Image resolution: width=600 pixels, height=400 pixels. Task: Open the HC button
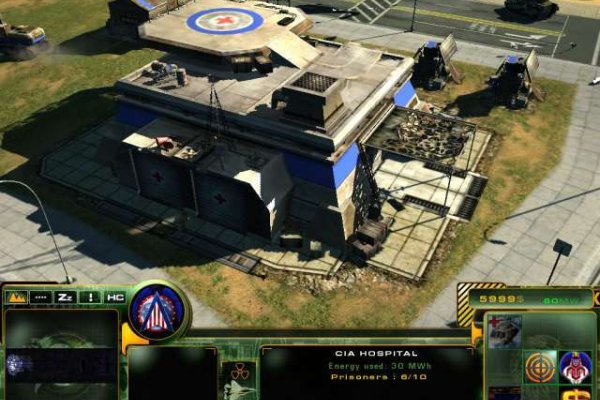115,297
